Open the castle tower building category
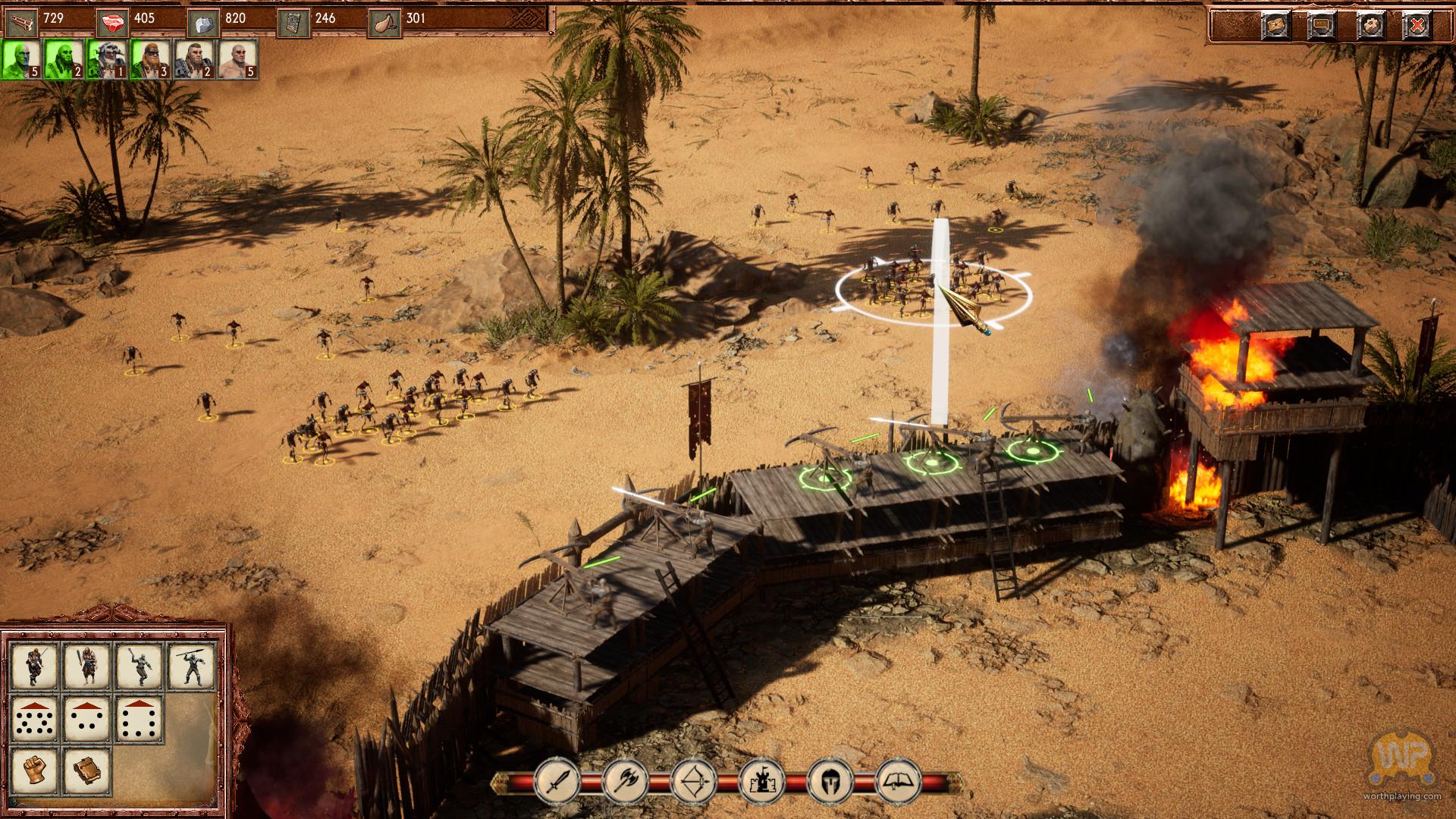Viewport: 1456px width, 819px height. point(761,780)
